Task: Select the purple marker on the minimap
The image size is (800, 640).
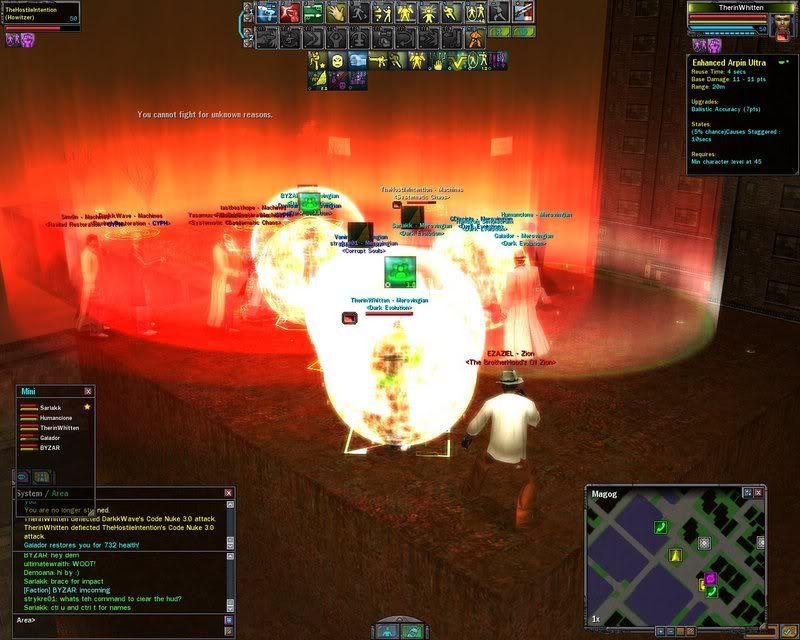Action: [711, 578]
